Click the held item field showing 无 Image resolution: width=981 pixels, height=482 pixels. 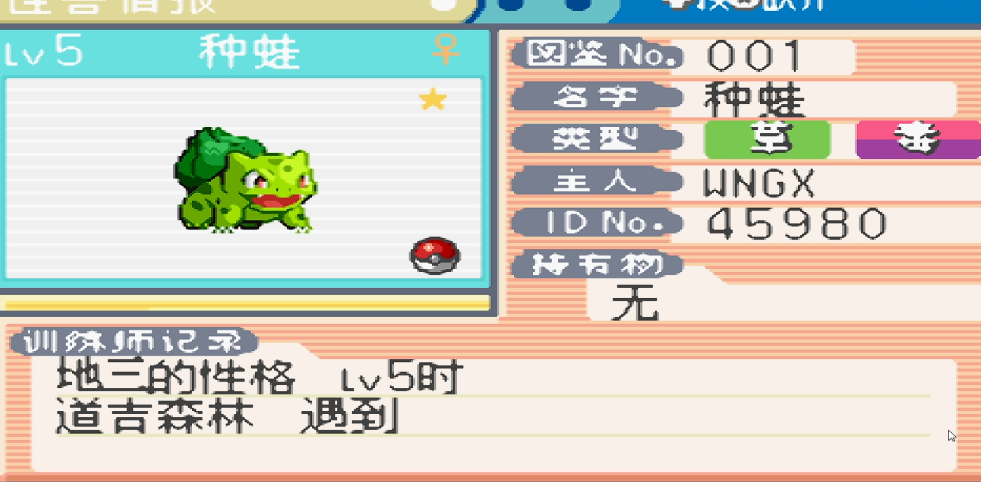click(x=636, y=301)
